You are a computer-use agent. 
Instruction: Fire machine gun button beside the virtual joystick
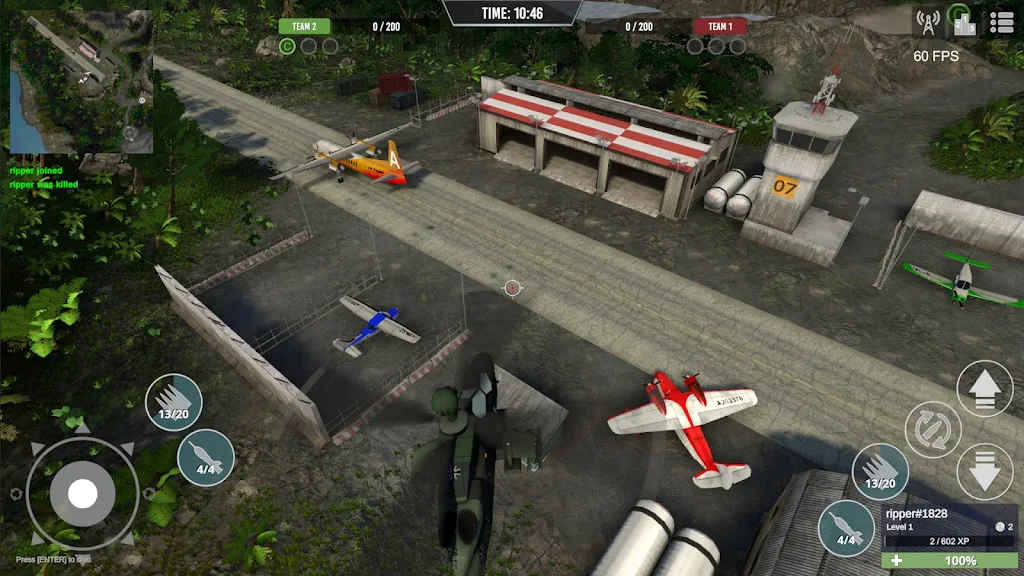pyautogui.click(x=174, y=403)
